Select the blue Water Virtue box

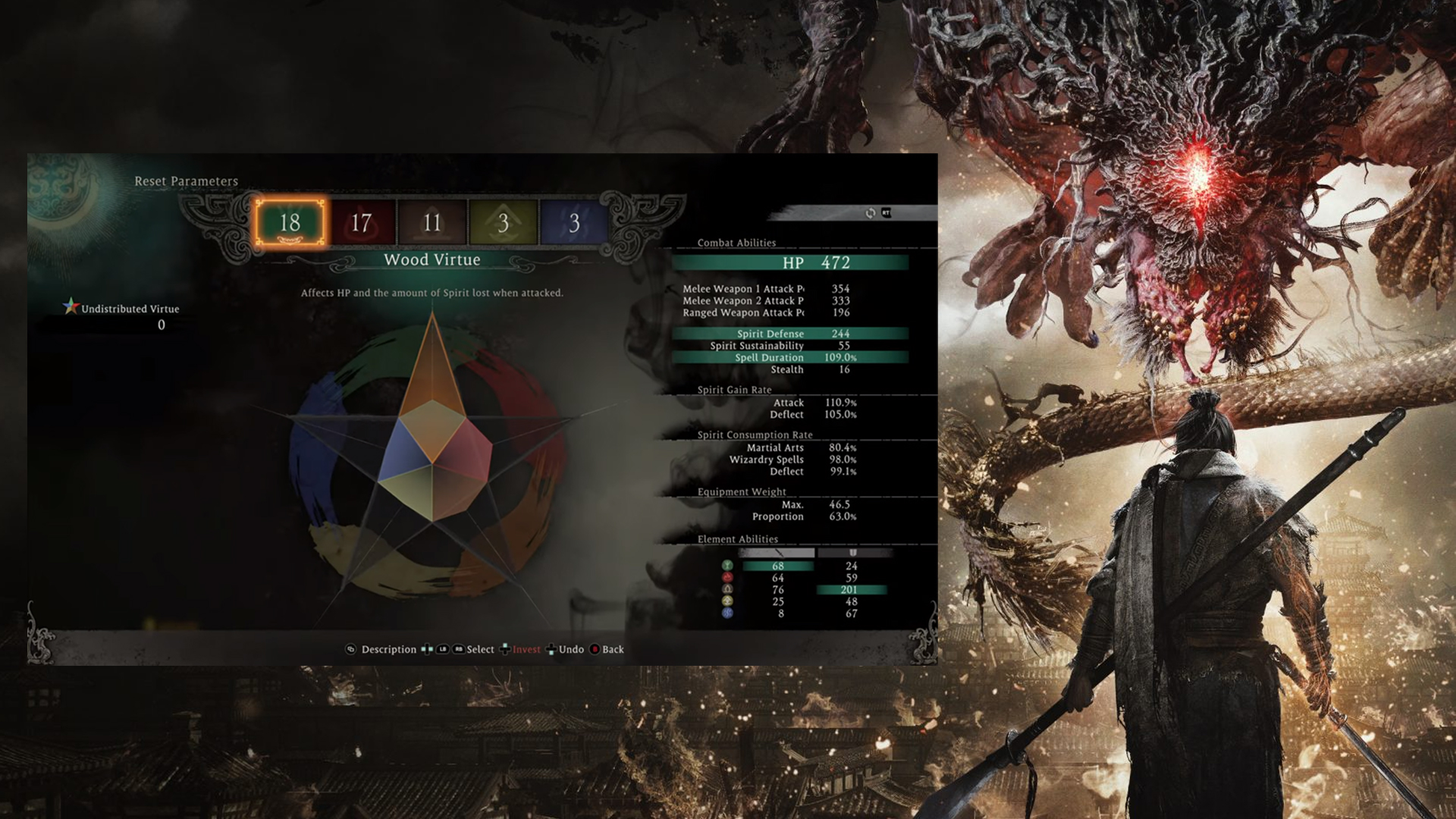pos(574,223)
